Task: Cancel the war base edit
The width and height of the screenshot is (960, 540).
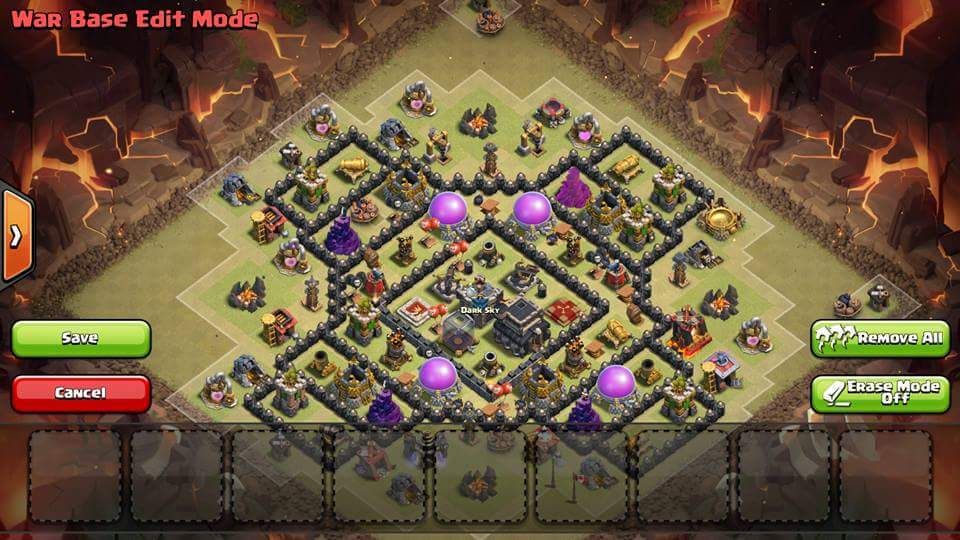Action: point(80,393)
